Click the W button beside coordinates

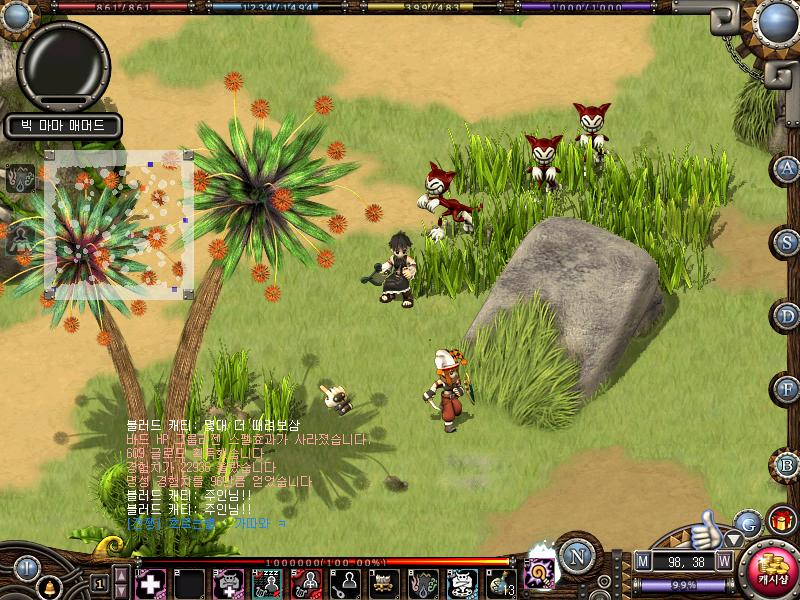(723, 561)
